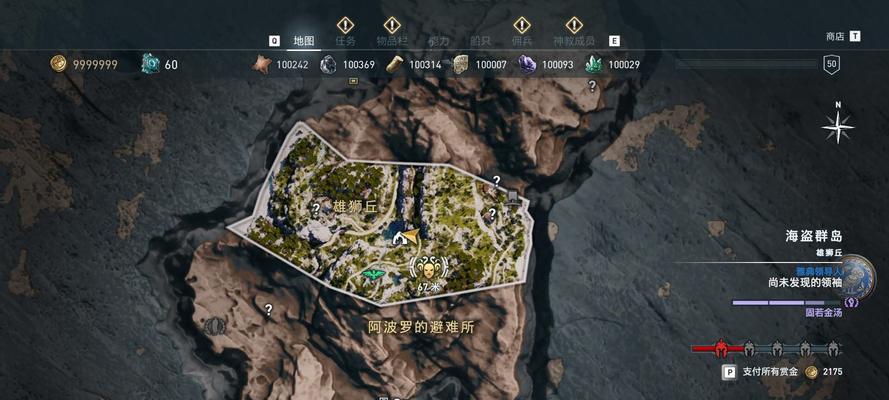Select the 地图 (Map) tab
The height and width of the screenshot is (400, 889).
click(303, 41)
